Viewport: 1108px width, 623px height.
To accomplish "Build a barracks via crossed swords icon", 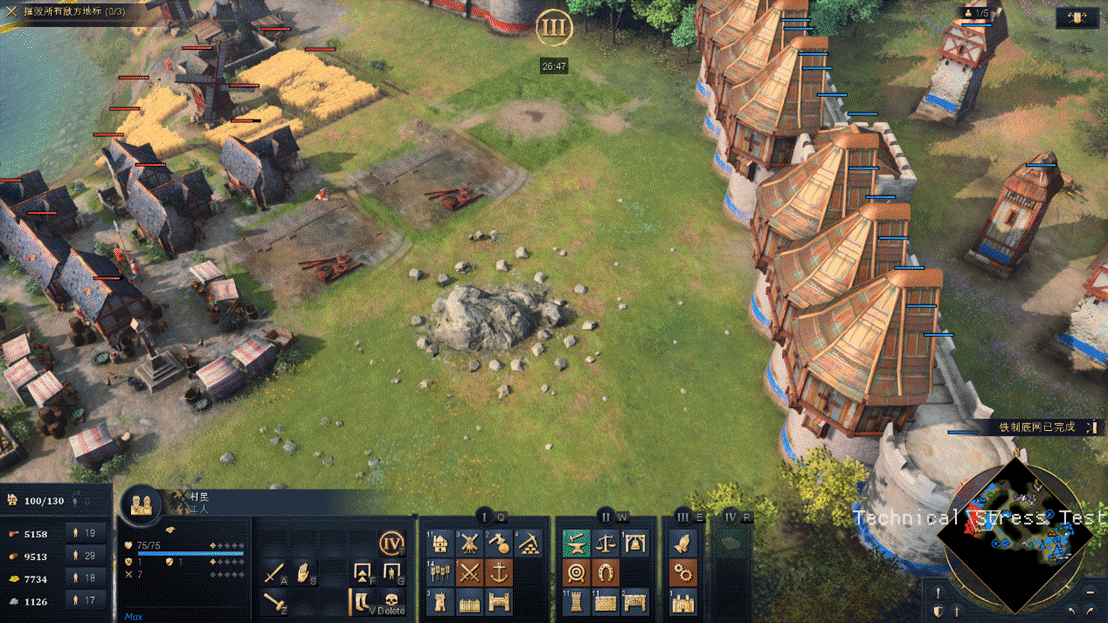I will point(469,574).
